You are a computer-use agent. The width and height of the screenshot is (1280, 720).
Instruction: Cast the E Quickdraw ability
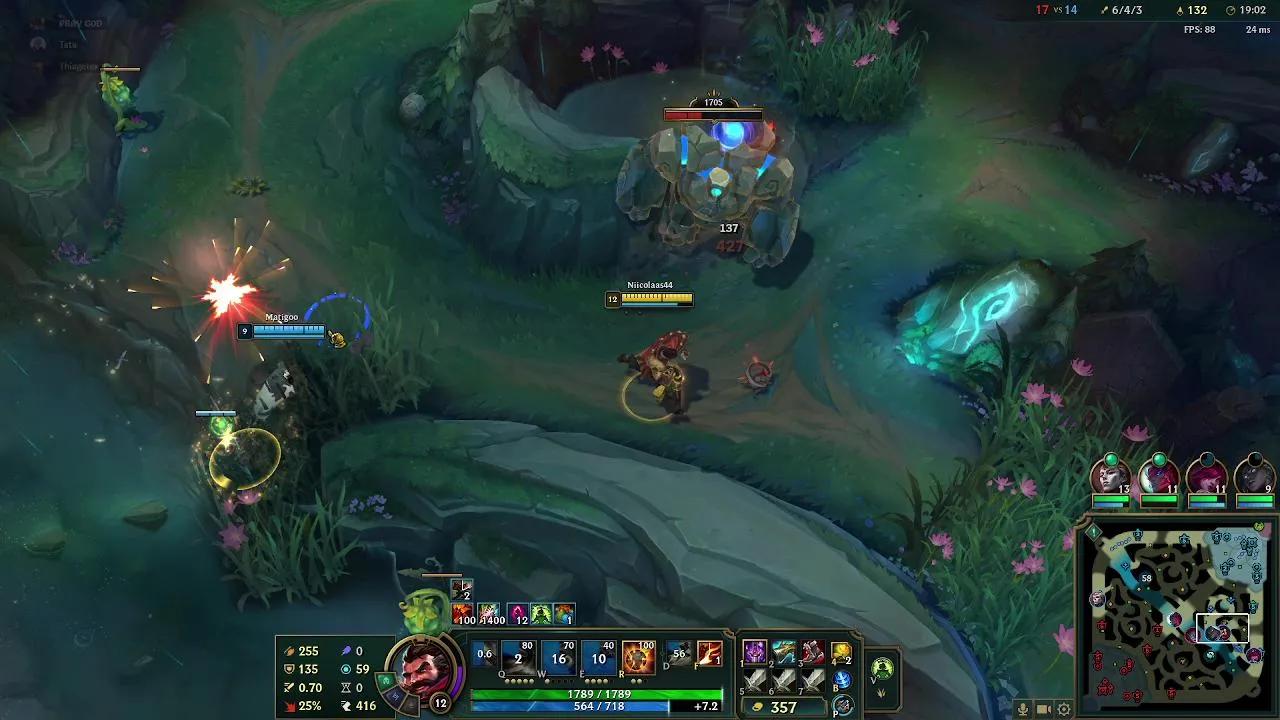point(596,658)
